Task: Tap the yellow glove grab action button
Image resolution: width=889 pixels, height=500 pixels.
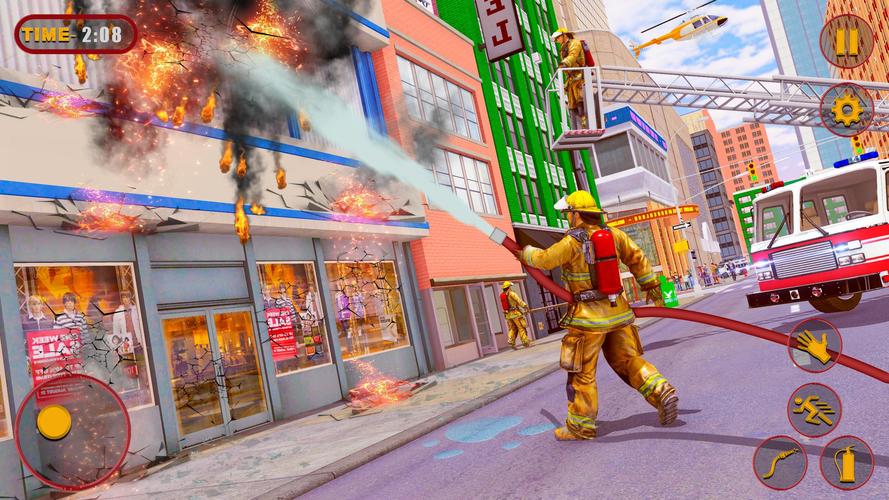Action: point(814,345)
